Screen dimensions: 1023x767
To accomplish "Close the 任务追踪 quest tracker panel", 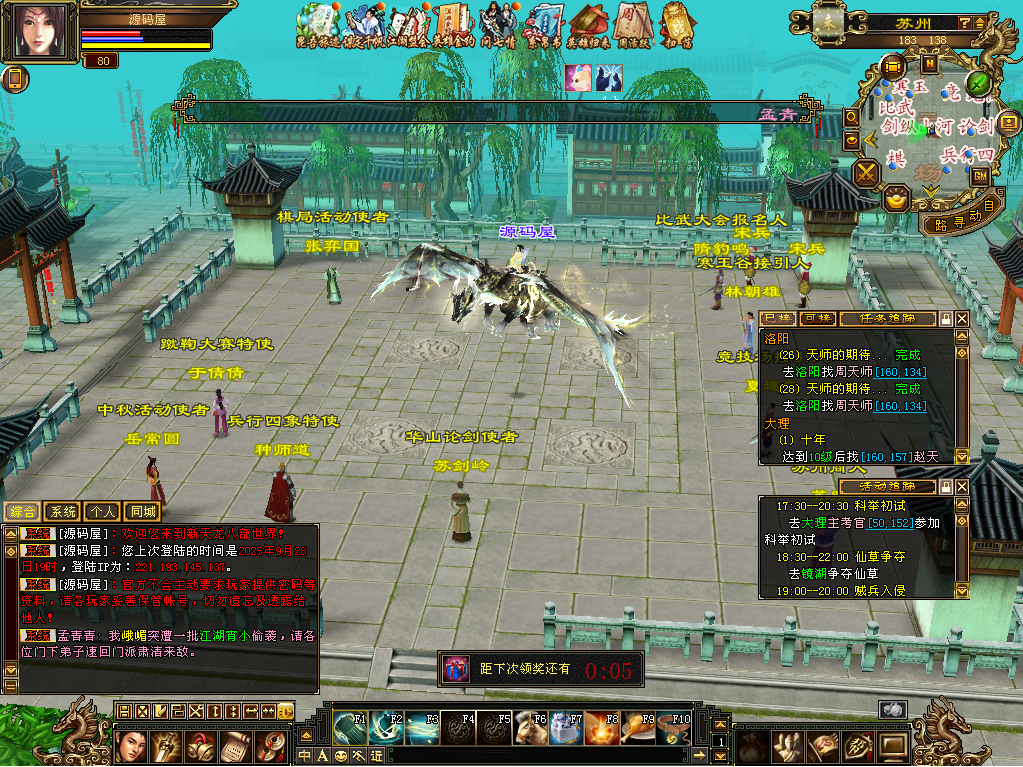I will click(962, 319).
